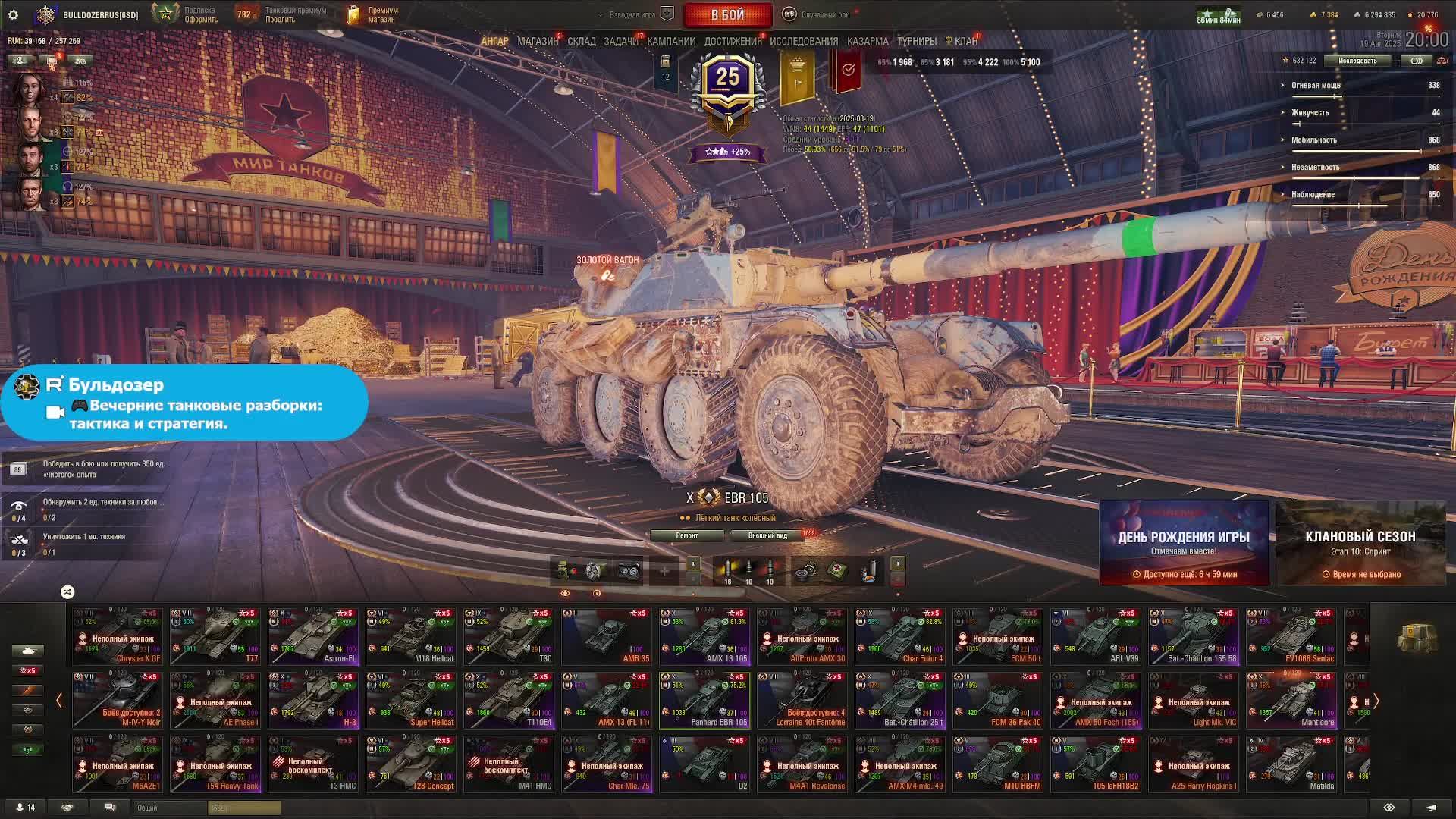The image size is (1456, 819).
Task: Select the Chrysler K GF tank tile
Action: 118,637
